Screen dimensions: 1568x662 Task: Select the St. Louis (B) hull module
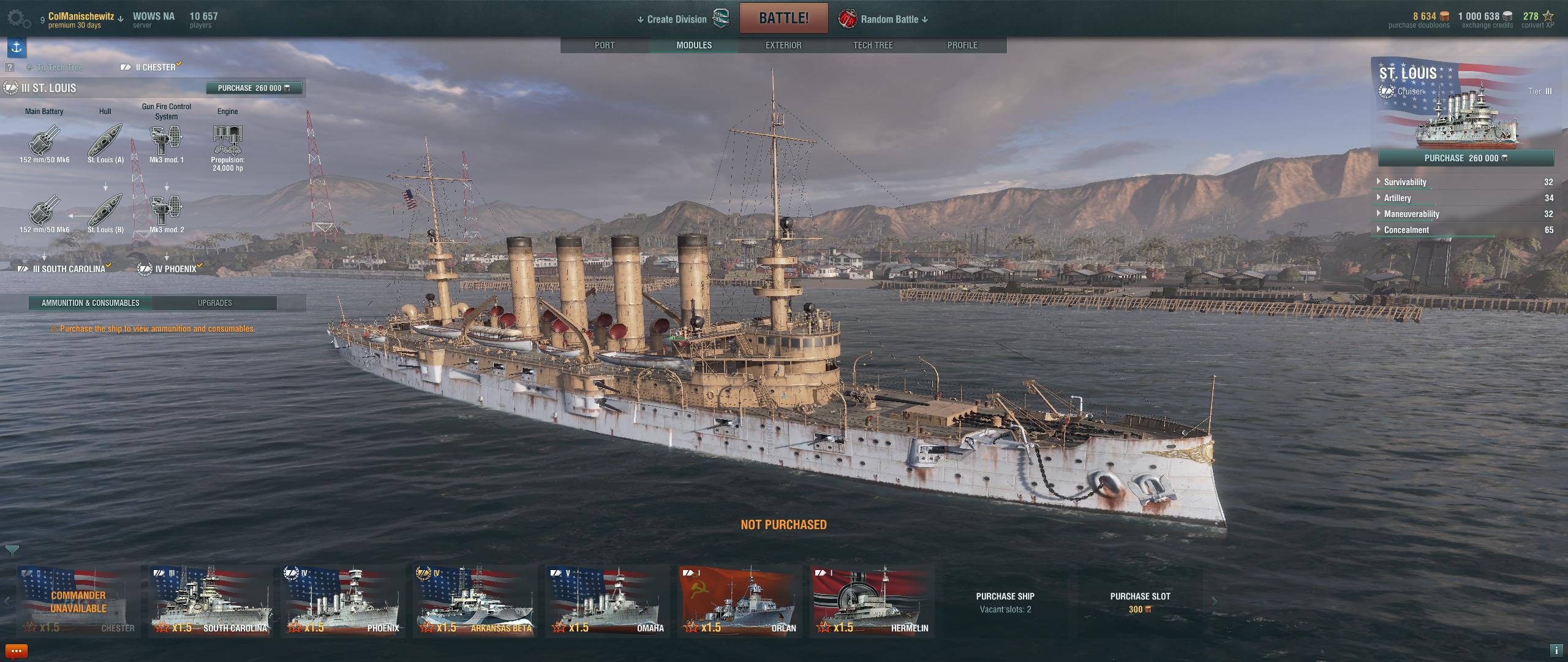pos(105,211)
